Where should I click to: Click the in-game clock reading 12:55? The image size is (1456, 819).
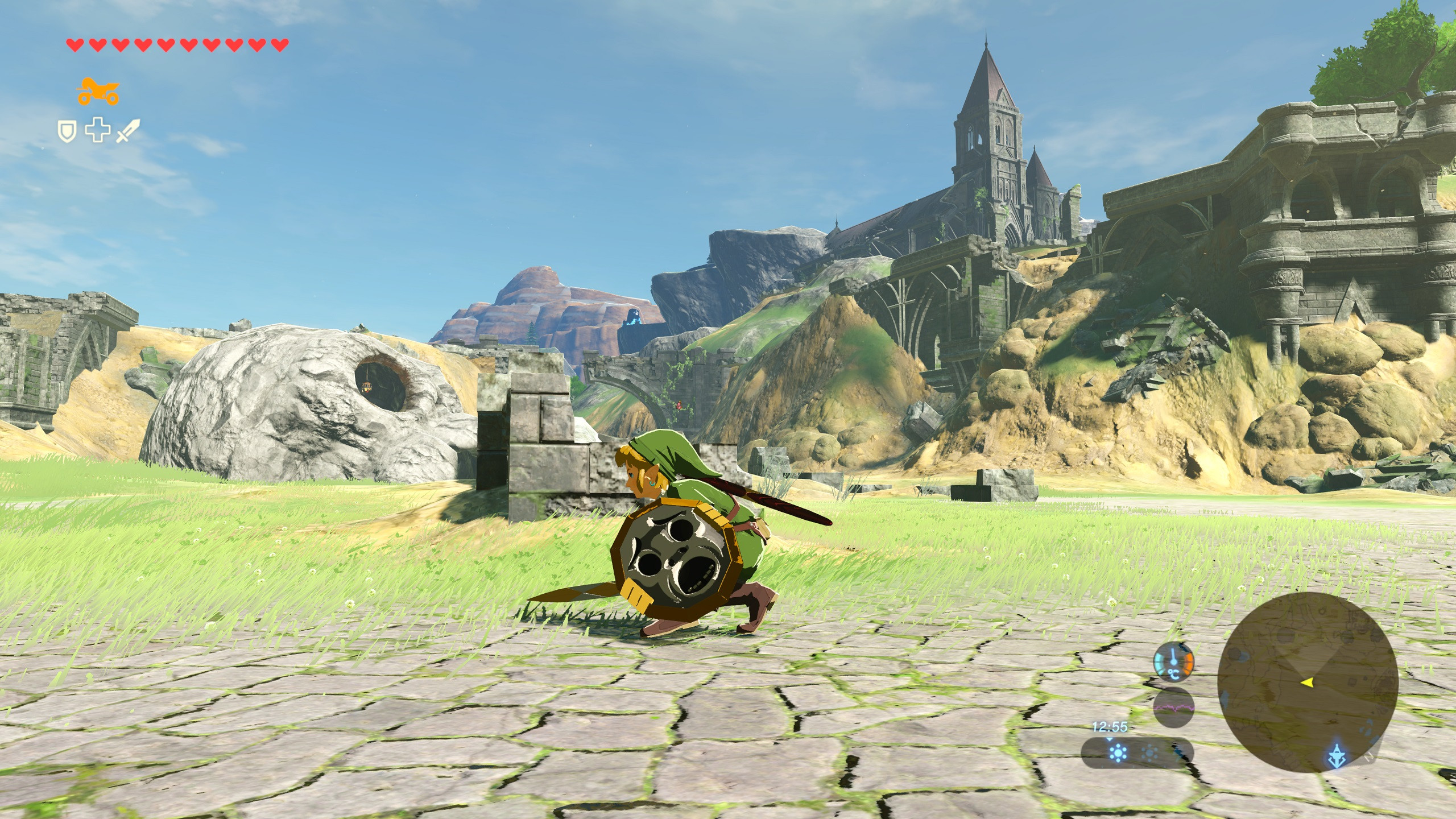click(x=1110, y=727)
